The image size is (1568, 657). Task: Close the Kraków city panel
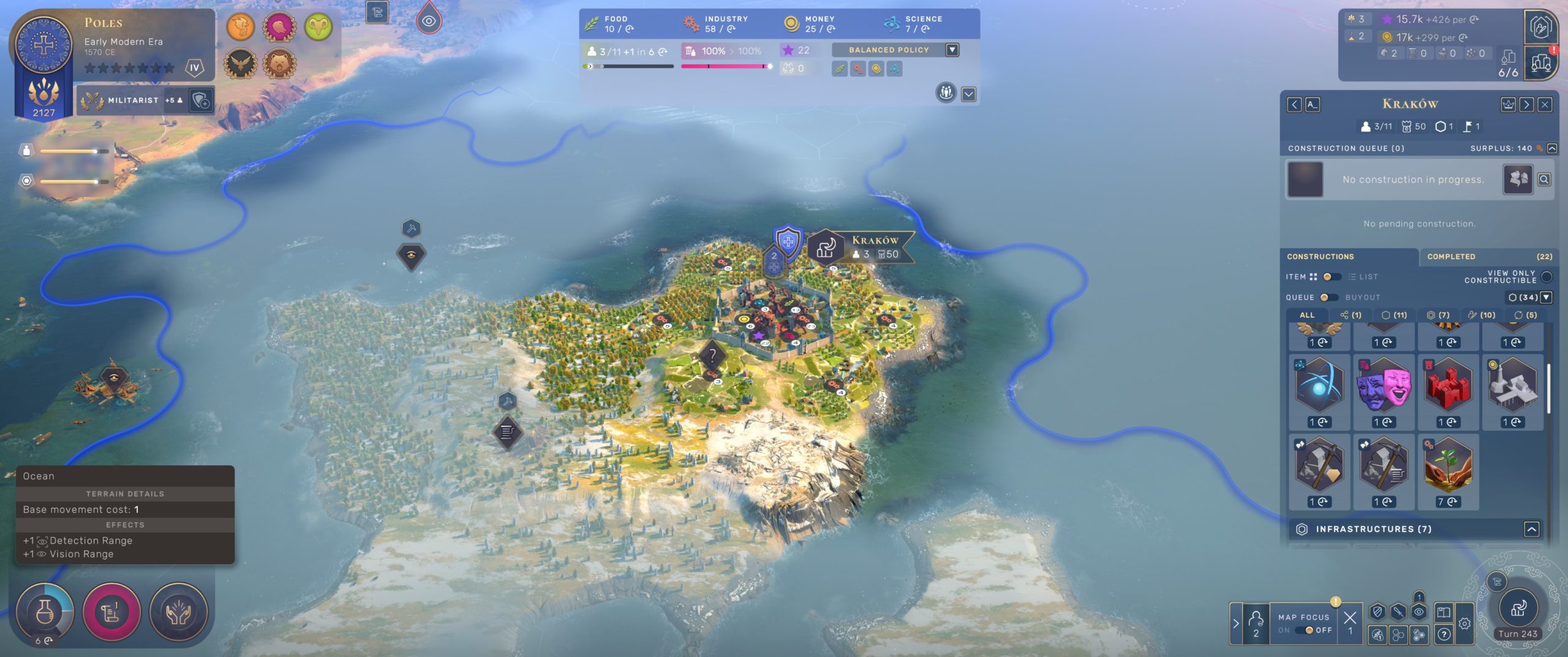(1545, 105)
